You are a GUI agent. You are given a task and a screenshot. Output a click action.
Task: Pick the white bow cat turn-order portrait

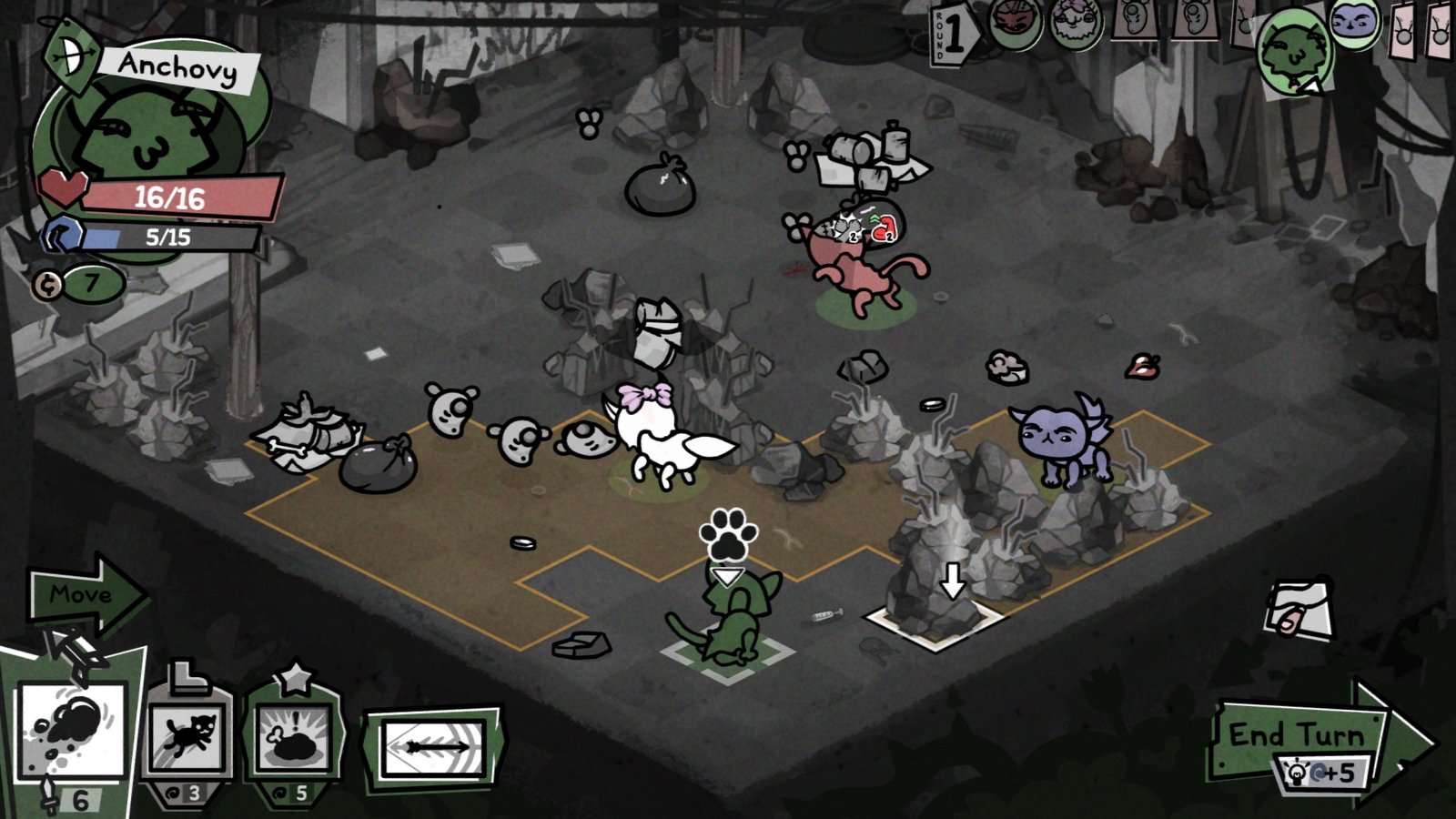1077,23
